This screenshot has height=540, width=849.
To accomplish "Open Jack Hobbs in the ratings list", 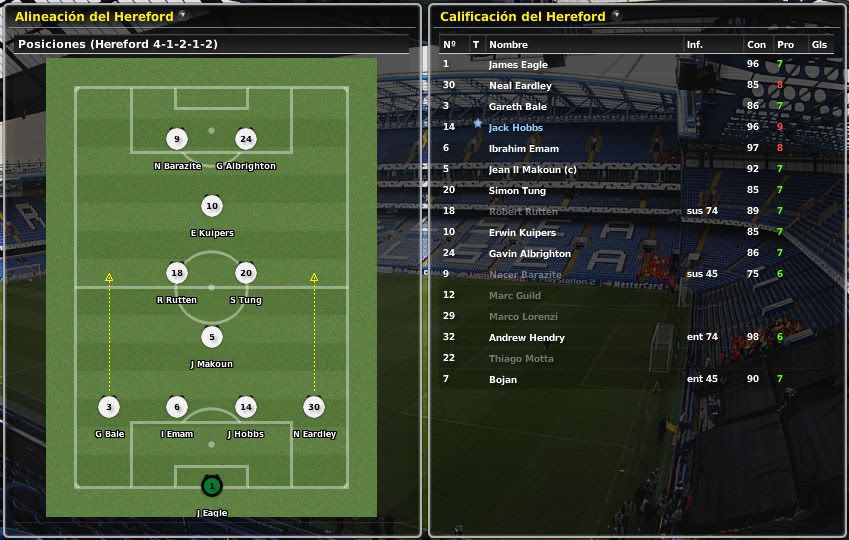I will [x=516, y=128].
